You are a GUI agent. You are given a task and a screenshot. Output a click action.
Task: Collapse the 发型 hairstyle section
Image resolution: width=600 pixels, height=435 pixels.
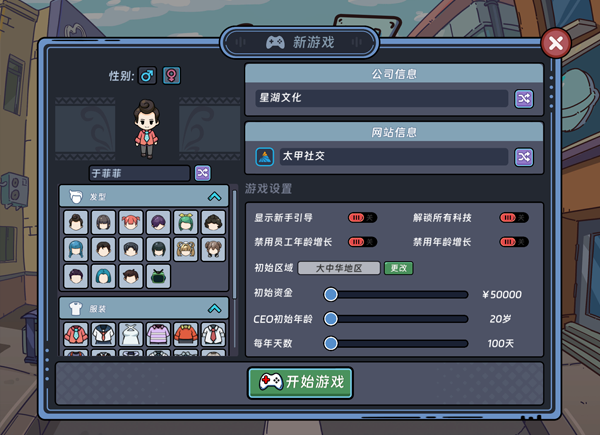(214, 197)
